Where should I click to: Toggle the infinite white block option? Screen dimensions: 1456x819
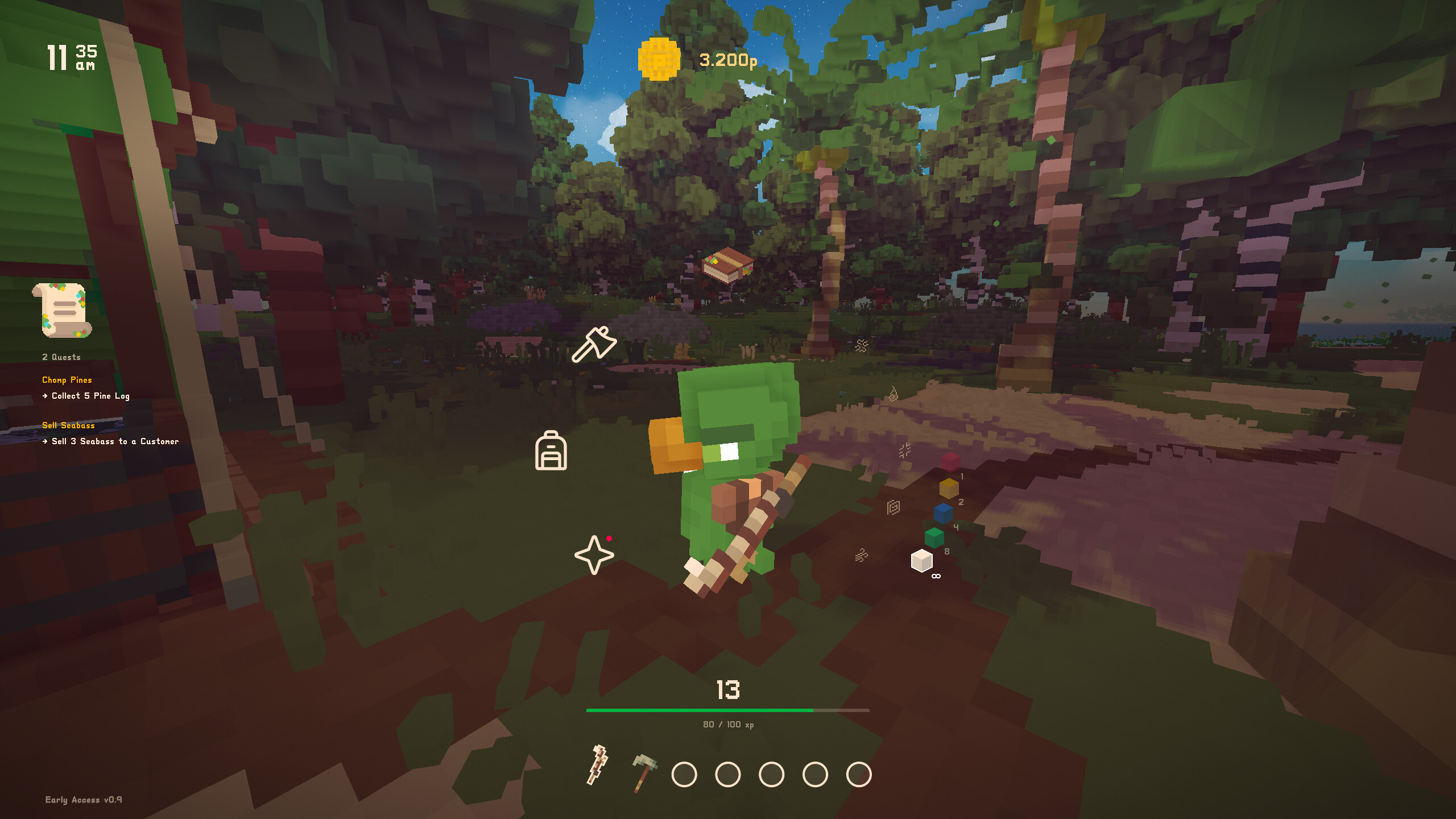[923, 561]
